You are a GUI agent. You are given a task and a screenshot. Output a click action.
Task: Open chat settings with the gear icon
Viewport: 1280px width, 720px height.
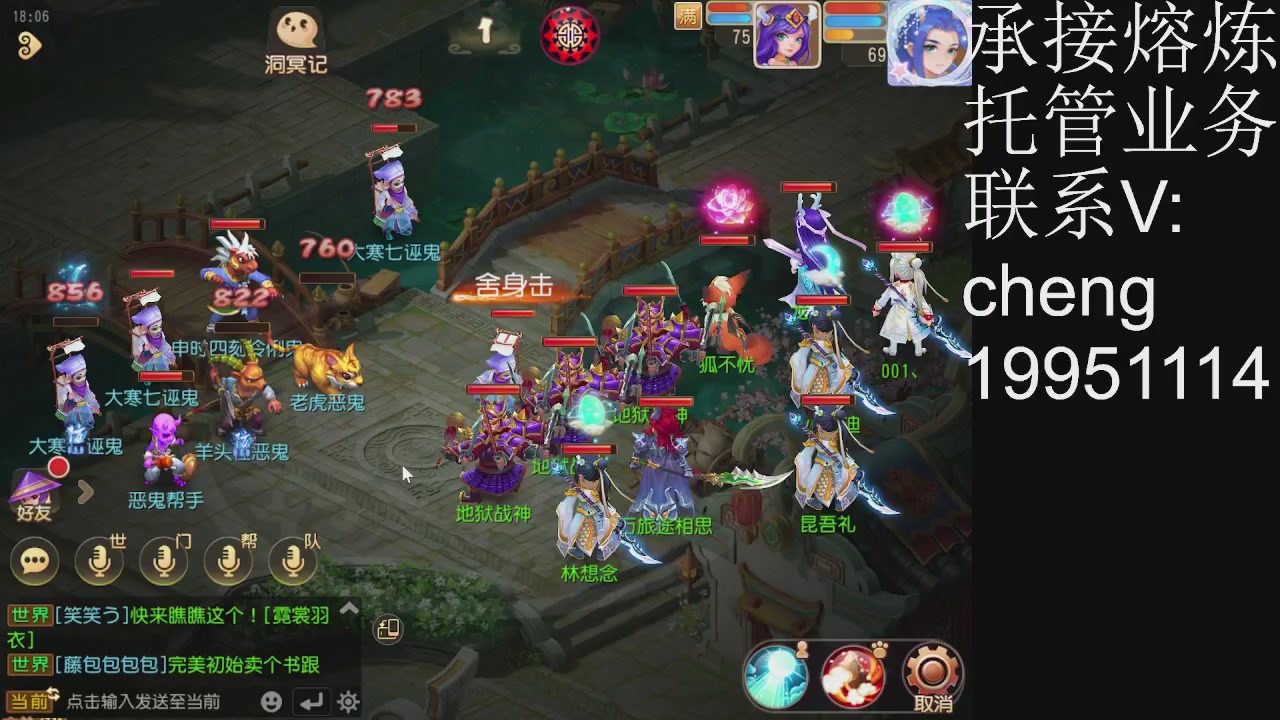(347, 699)
